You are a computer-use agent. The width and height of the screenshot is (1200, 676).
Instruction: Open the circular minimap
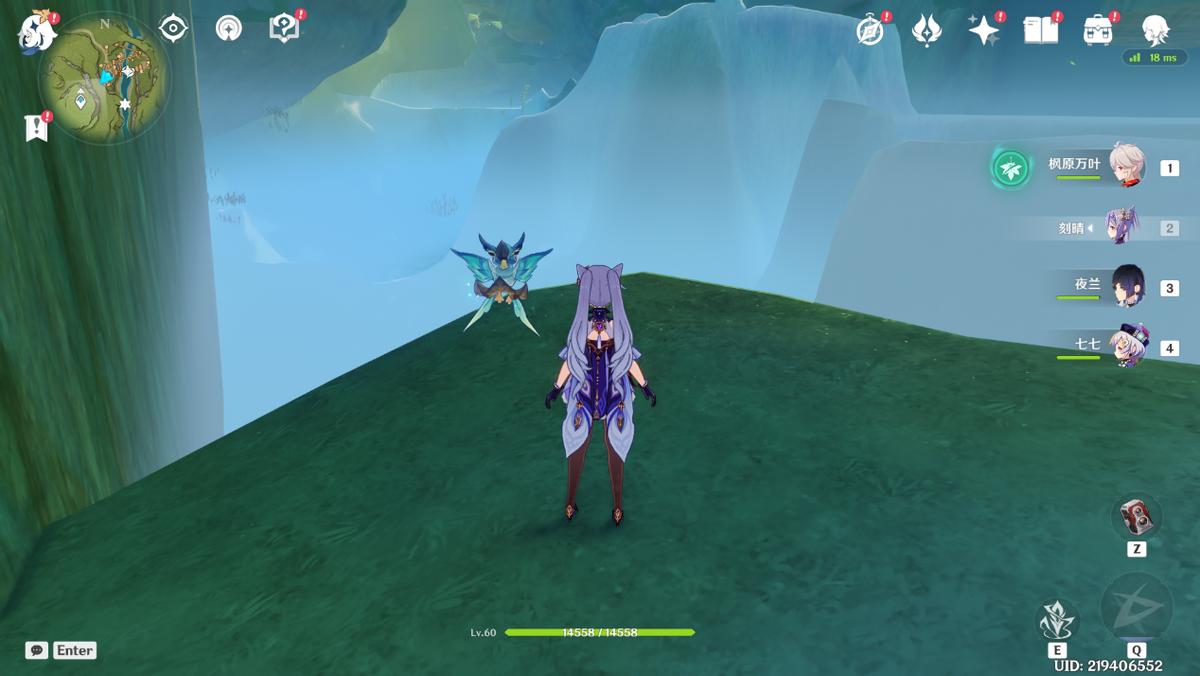pyautogui.click(x=104, y=79)
